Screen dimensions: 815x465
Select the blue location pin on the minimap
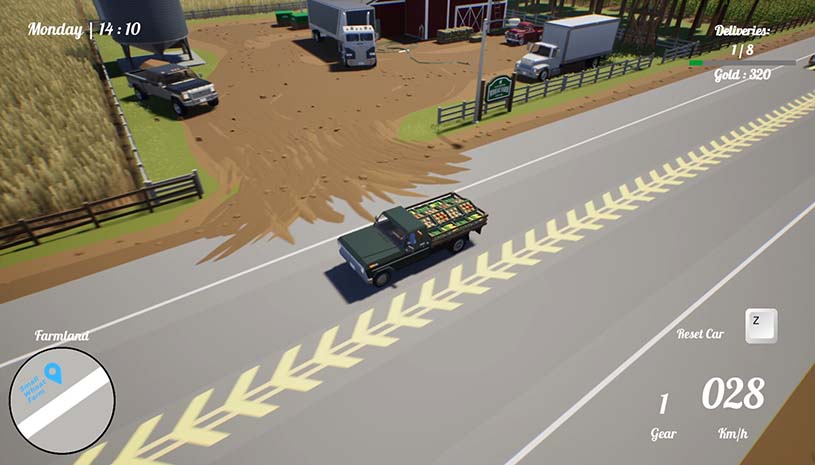point(54,374)
